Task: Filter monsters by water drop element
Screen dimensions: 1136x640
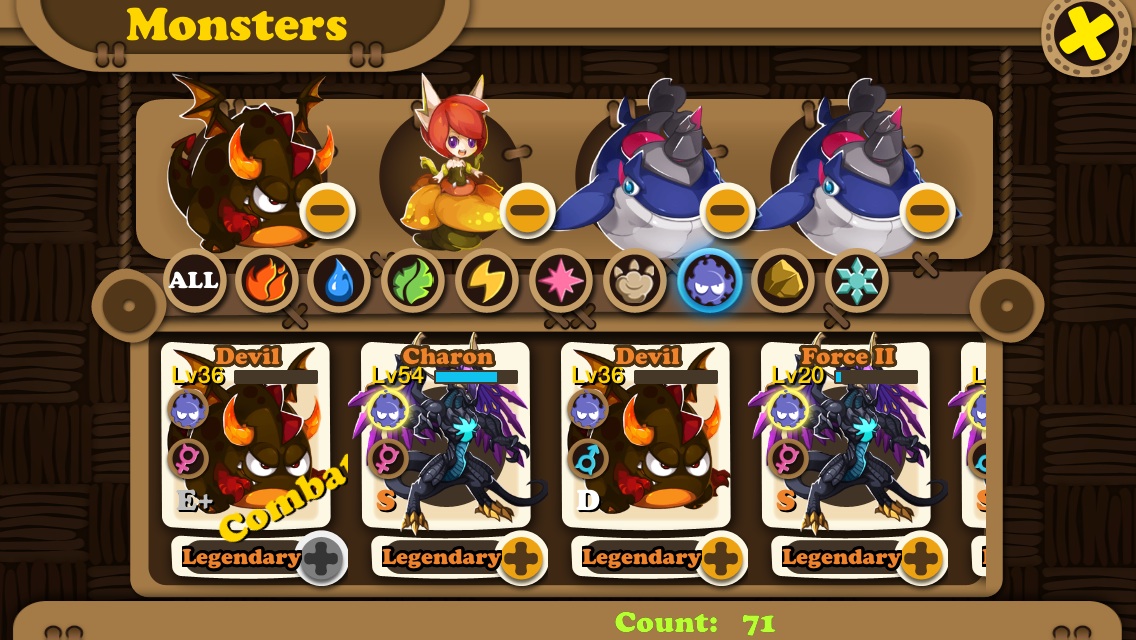Action: tap(340, 280)
